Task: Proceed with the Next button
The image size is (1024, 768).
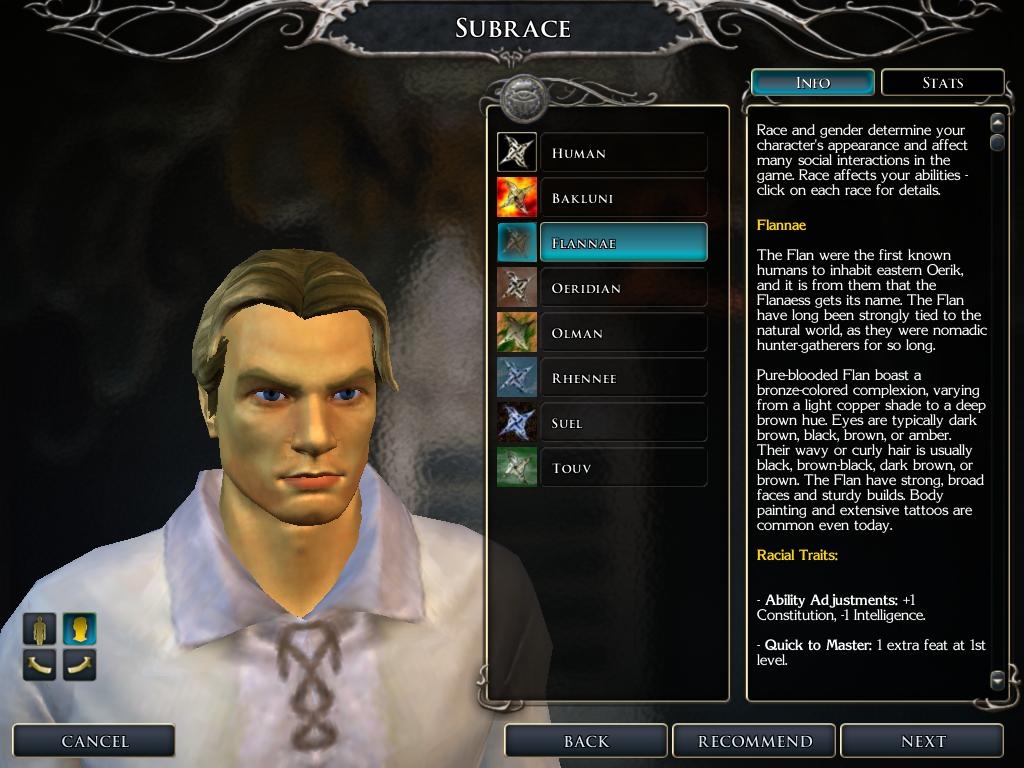Action: pos(922,741)
